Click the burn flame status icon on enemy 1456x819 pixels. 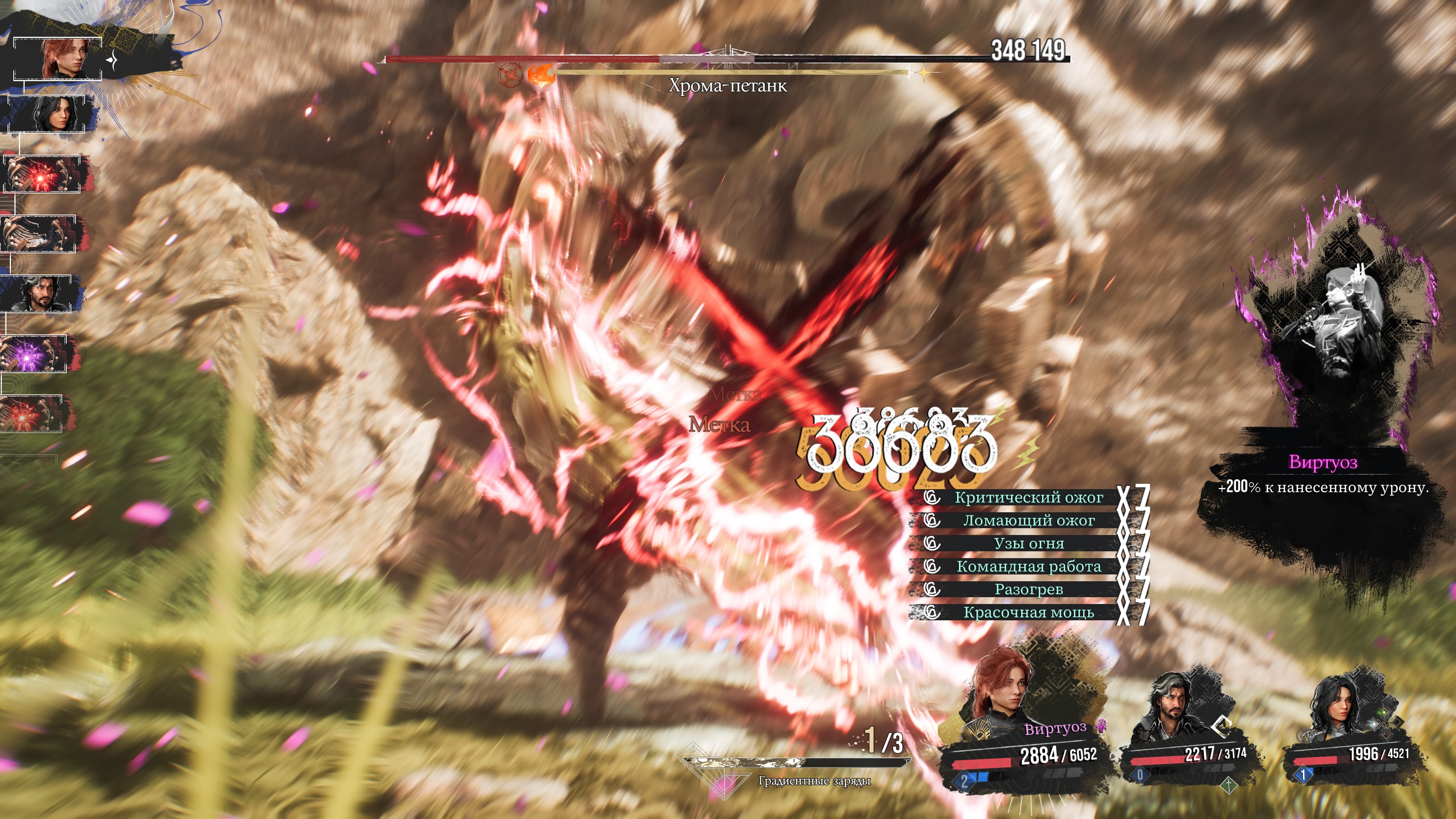[540, 75]
